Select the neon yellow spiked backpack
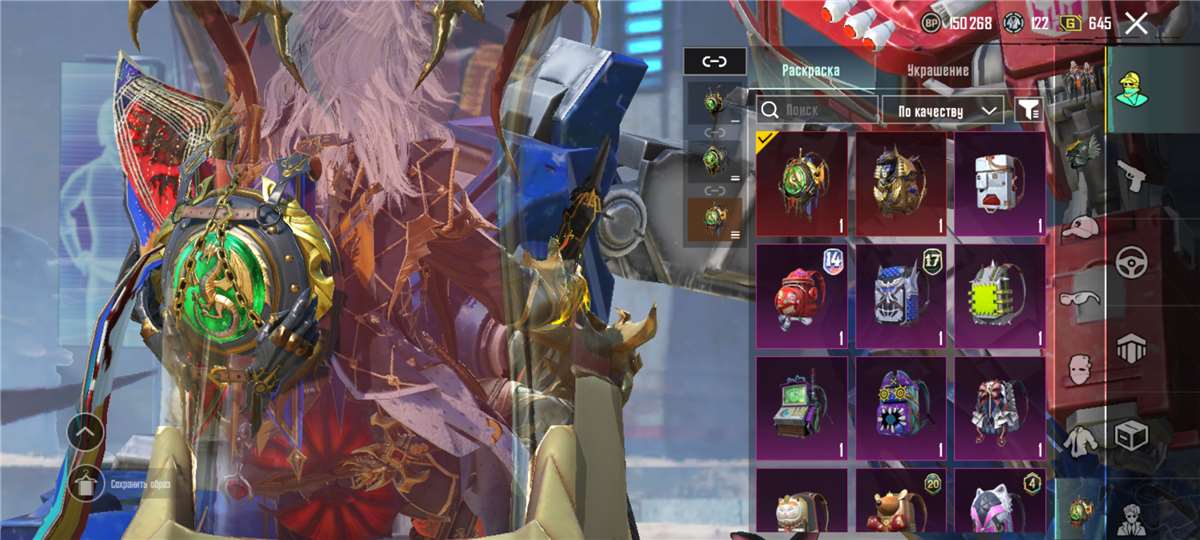The image size is (1200, 540). tap(1000, 295)
